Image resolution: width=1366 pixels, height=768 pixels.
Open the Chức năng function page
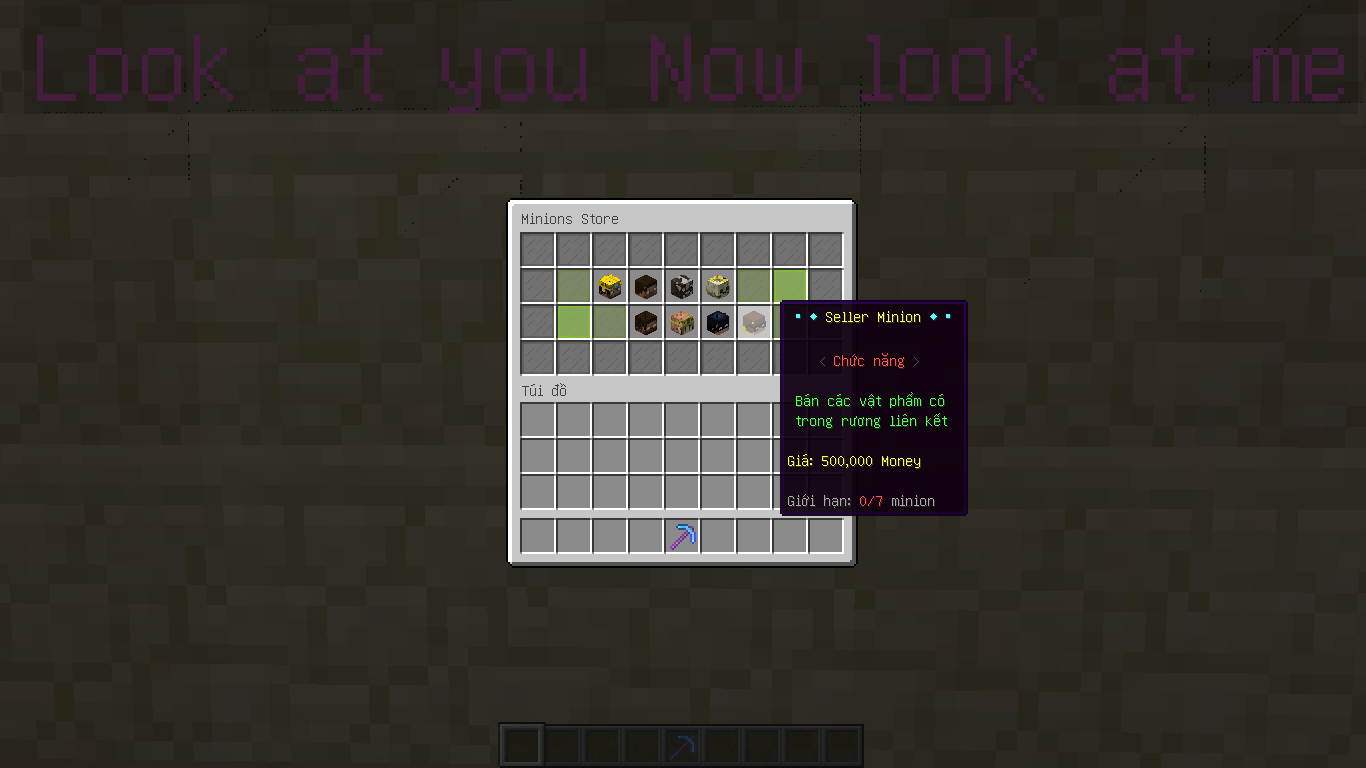click(x=870, y=361)
